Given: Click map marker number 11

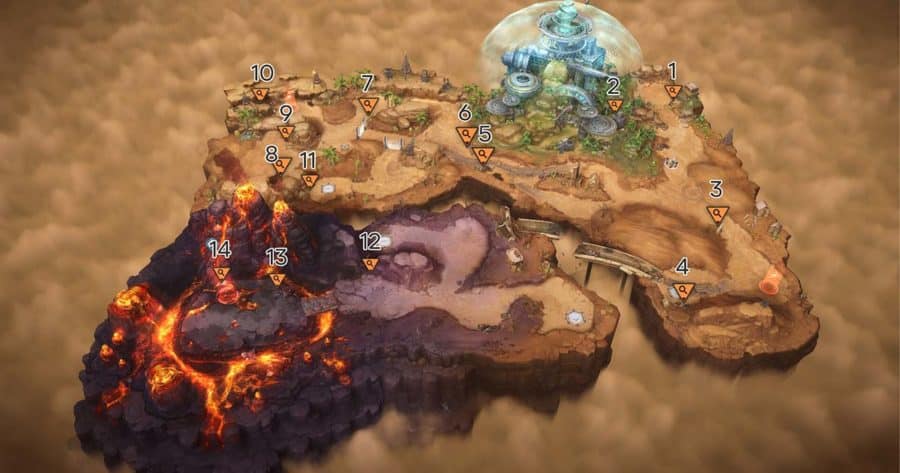Looking at the screenshot, I should [310, 180].
